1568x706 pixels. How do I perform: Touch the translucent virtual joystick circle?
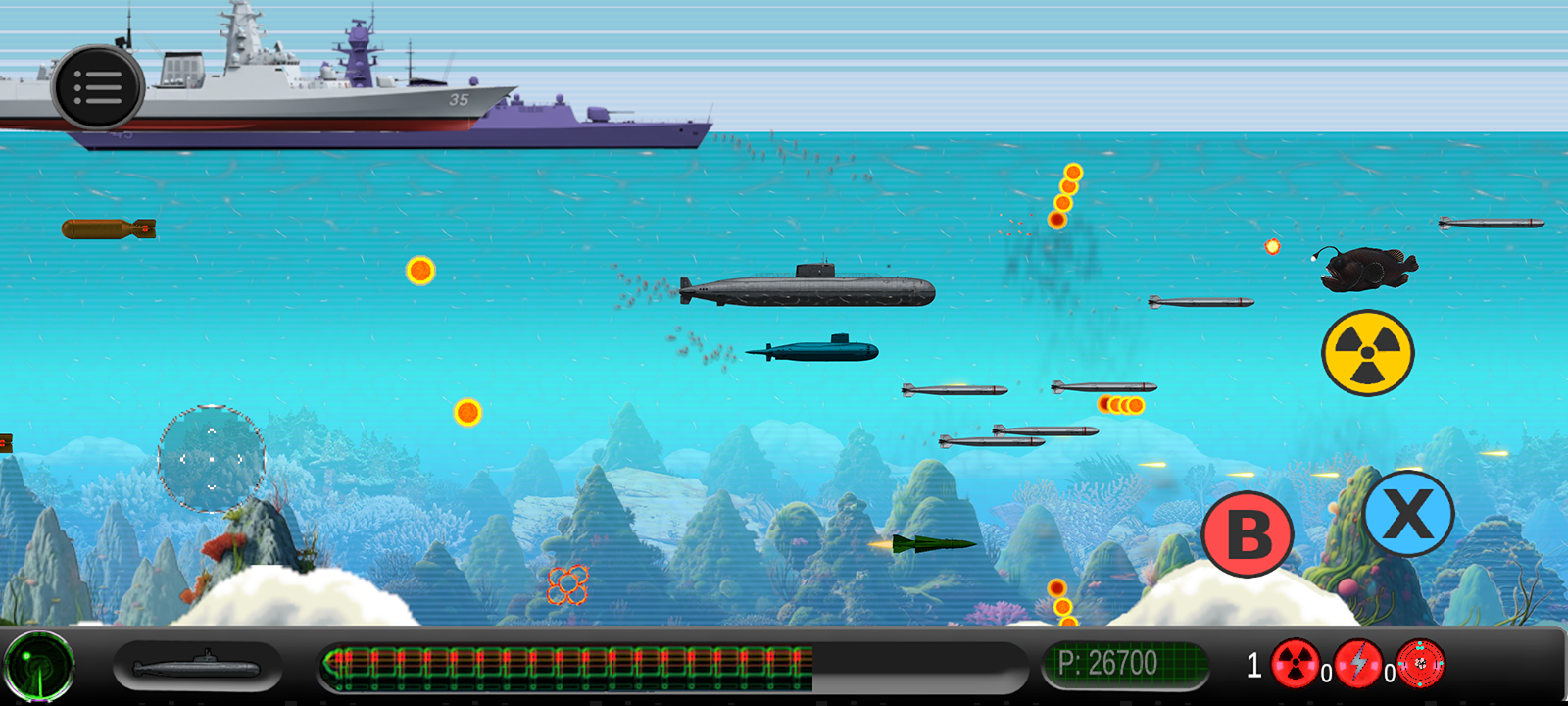coord(212,458)
